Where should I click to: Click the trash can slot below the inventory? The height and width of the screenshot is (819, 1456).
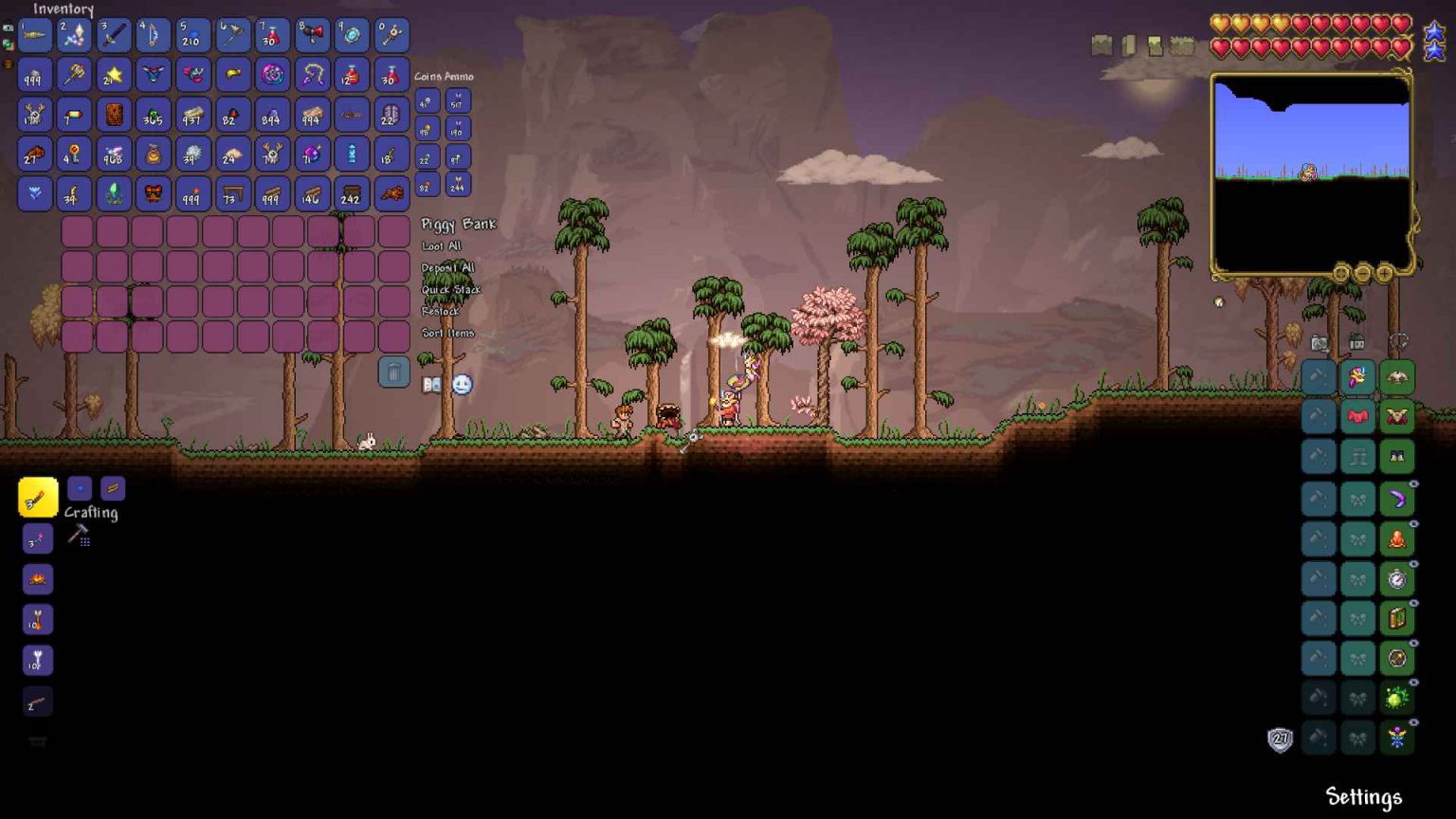pyautogui.click(x=393, y=372)
